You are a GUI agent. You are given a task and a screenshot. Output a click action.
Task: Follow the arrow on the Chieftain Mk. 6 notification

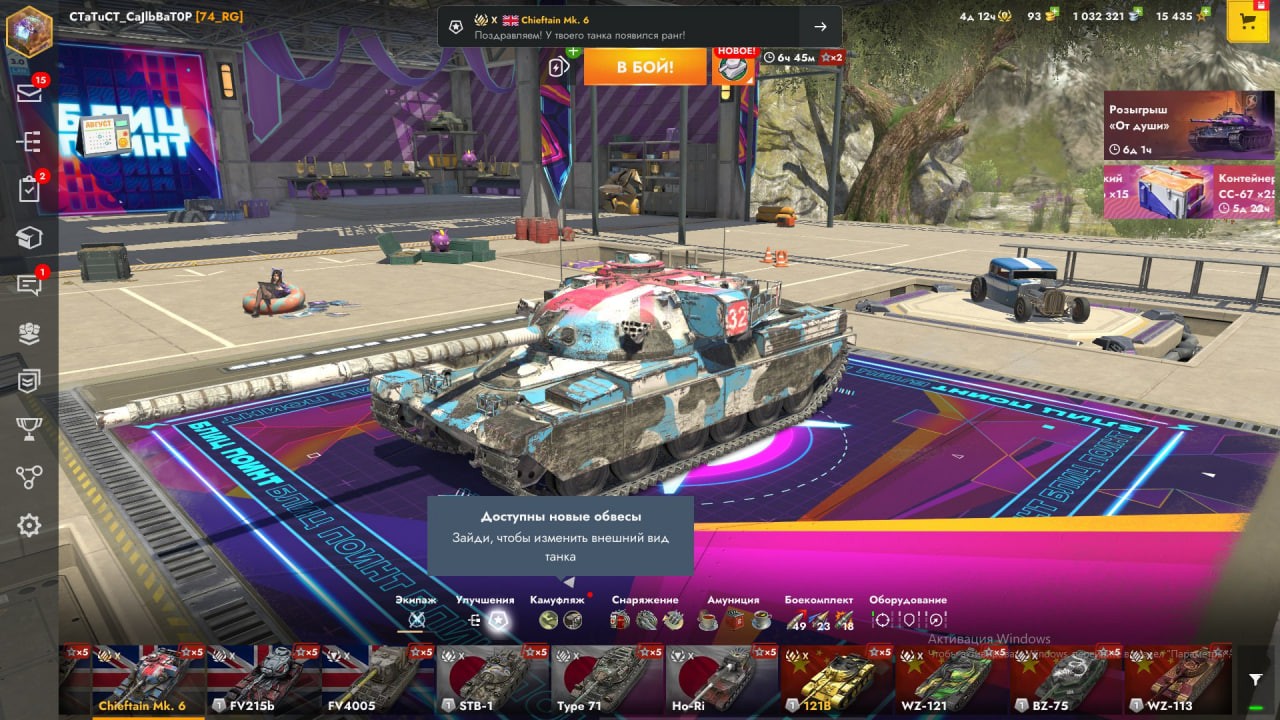pos(820,27)
